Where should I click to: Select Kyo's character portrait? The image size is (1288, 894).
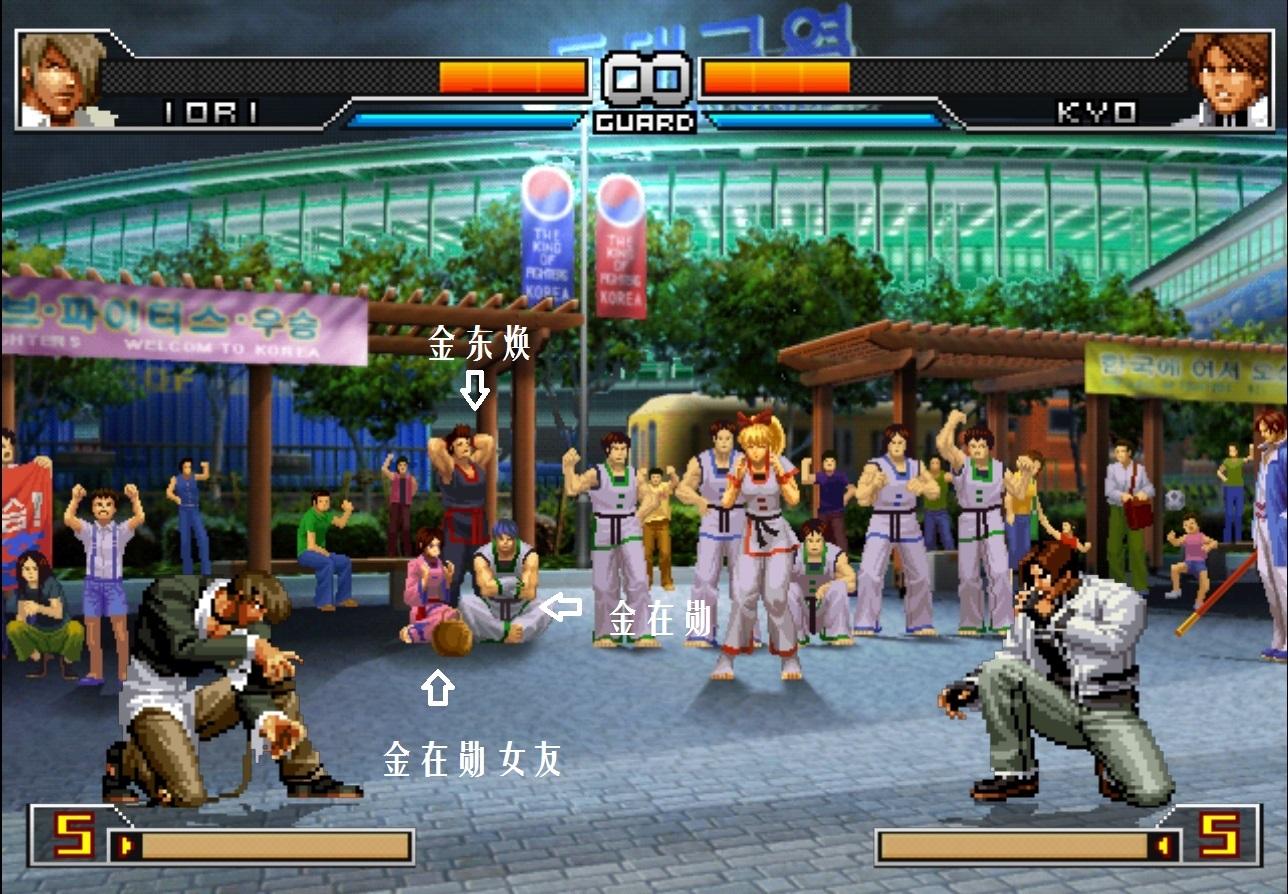[1228, 80]
